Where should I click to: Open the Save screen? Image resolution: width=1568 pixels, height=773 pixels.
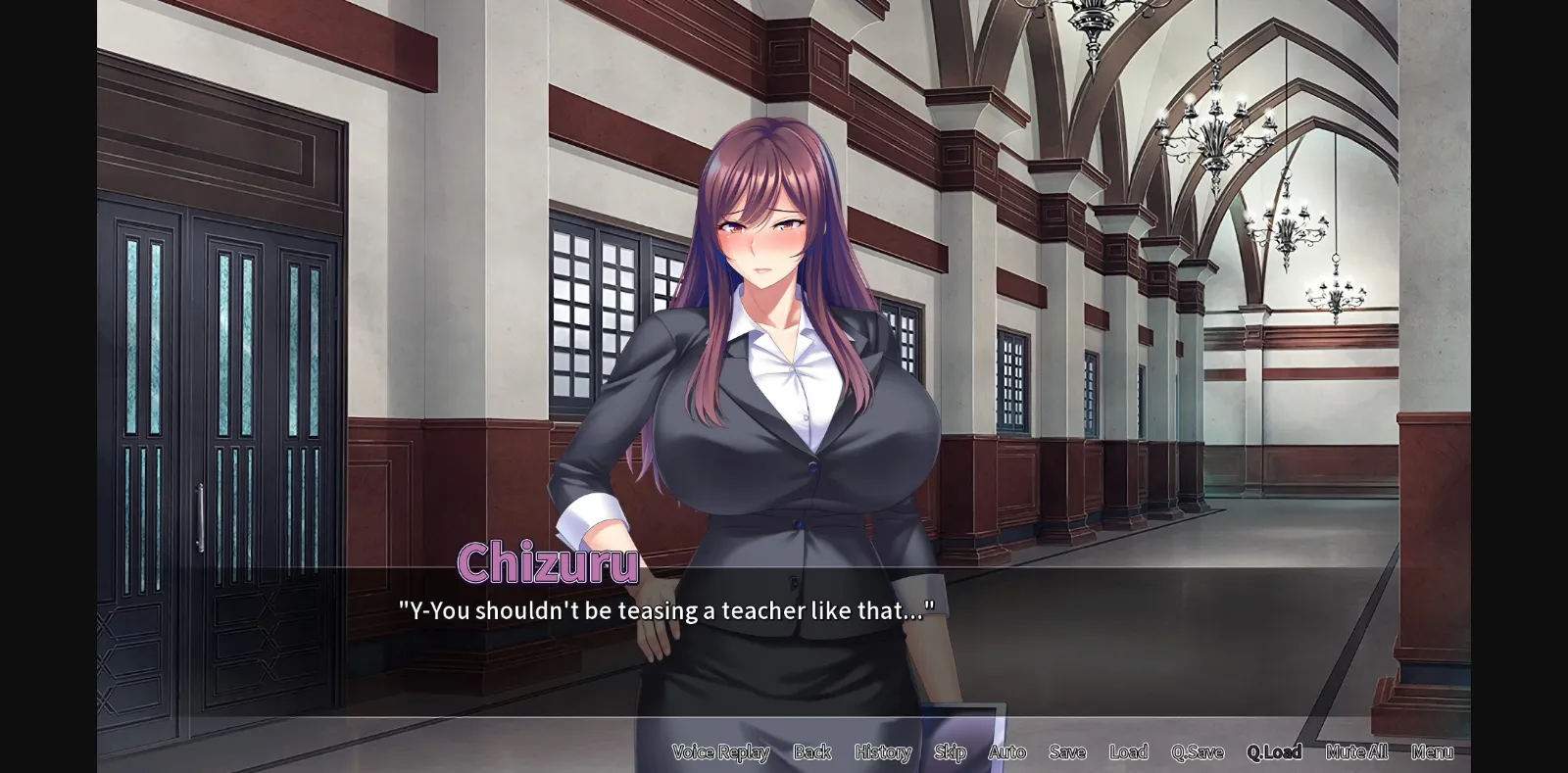click(1066, 752)
